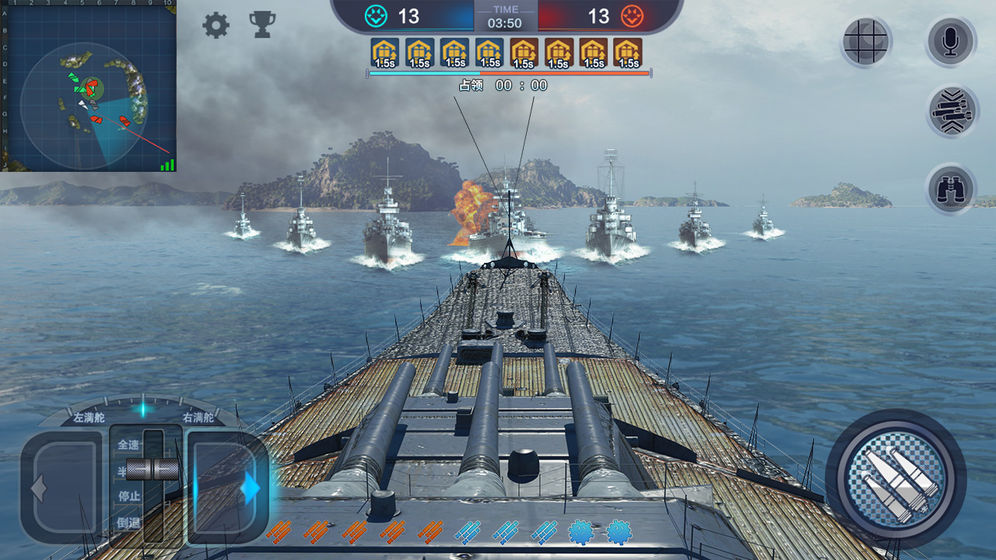Viewport: 996px width, 560px height.
Task: Set throttle to 倒退 reverse
Action: tap(130, 522)
